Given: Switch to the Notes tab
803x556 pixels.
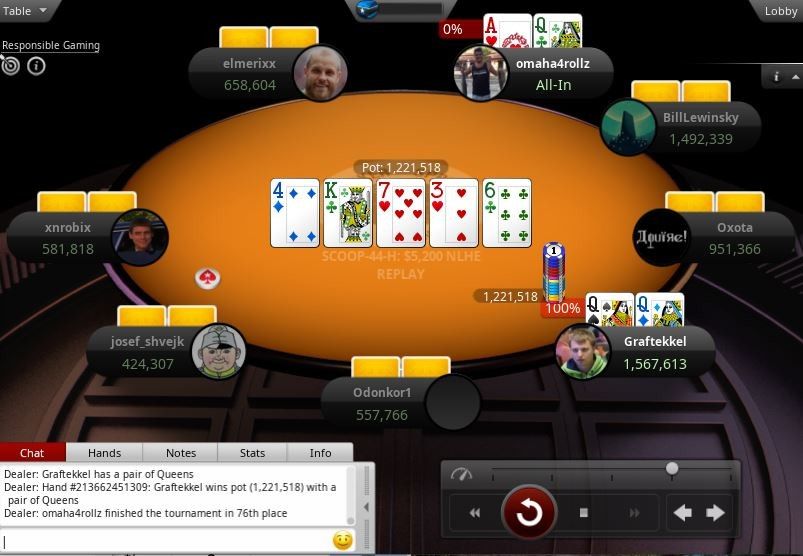Looking at the screenshot, I should pos(181,453).
